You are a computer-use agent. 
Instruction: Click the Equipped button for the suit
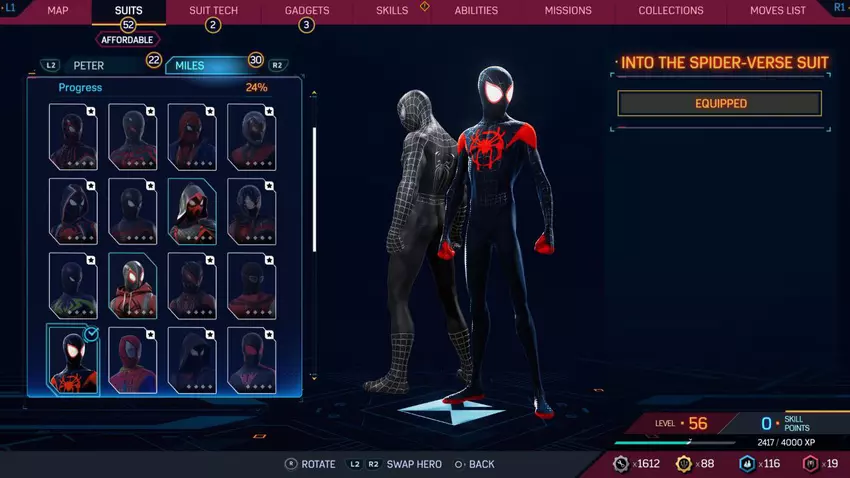(x=720, y=103)
